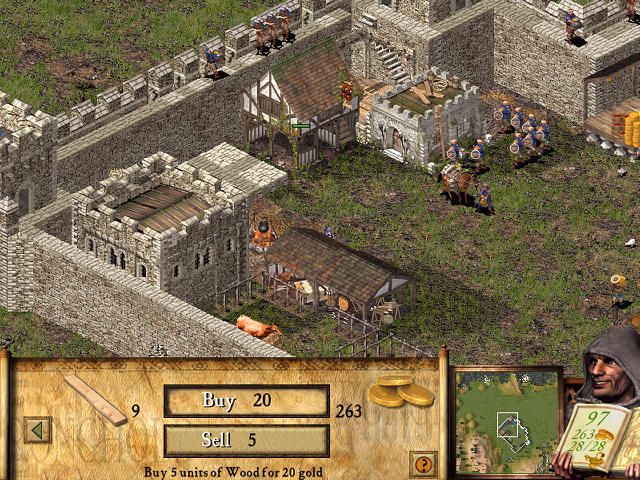The height and width of the screenshot is (480, 640).
Task: Sell wood for 5 gold
Action: pyautogui.click(x=246, y=440)
